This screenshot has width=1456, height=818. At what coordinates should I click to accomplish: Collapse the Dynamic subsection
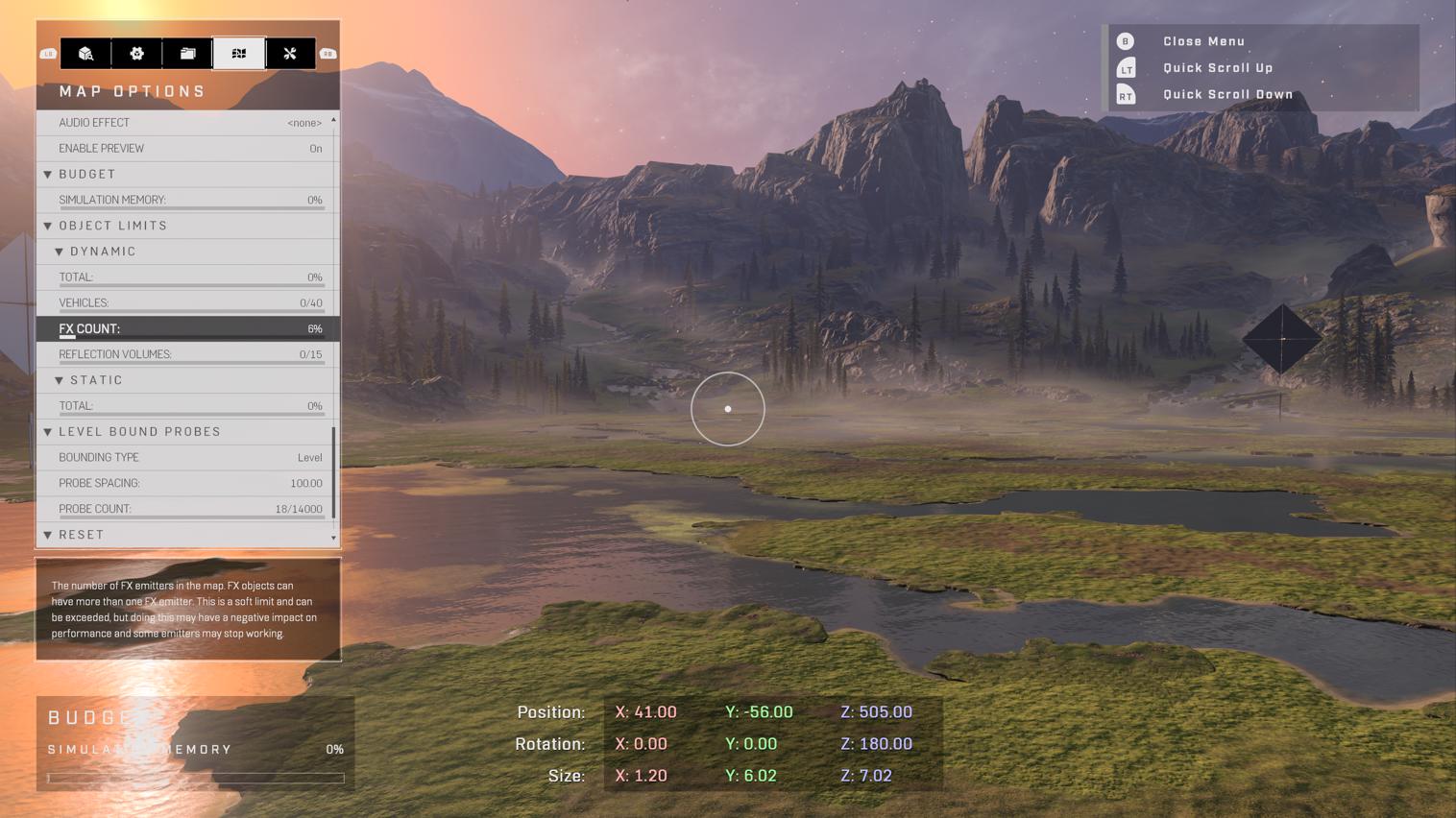(x=102, y=252)
